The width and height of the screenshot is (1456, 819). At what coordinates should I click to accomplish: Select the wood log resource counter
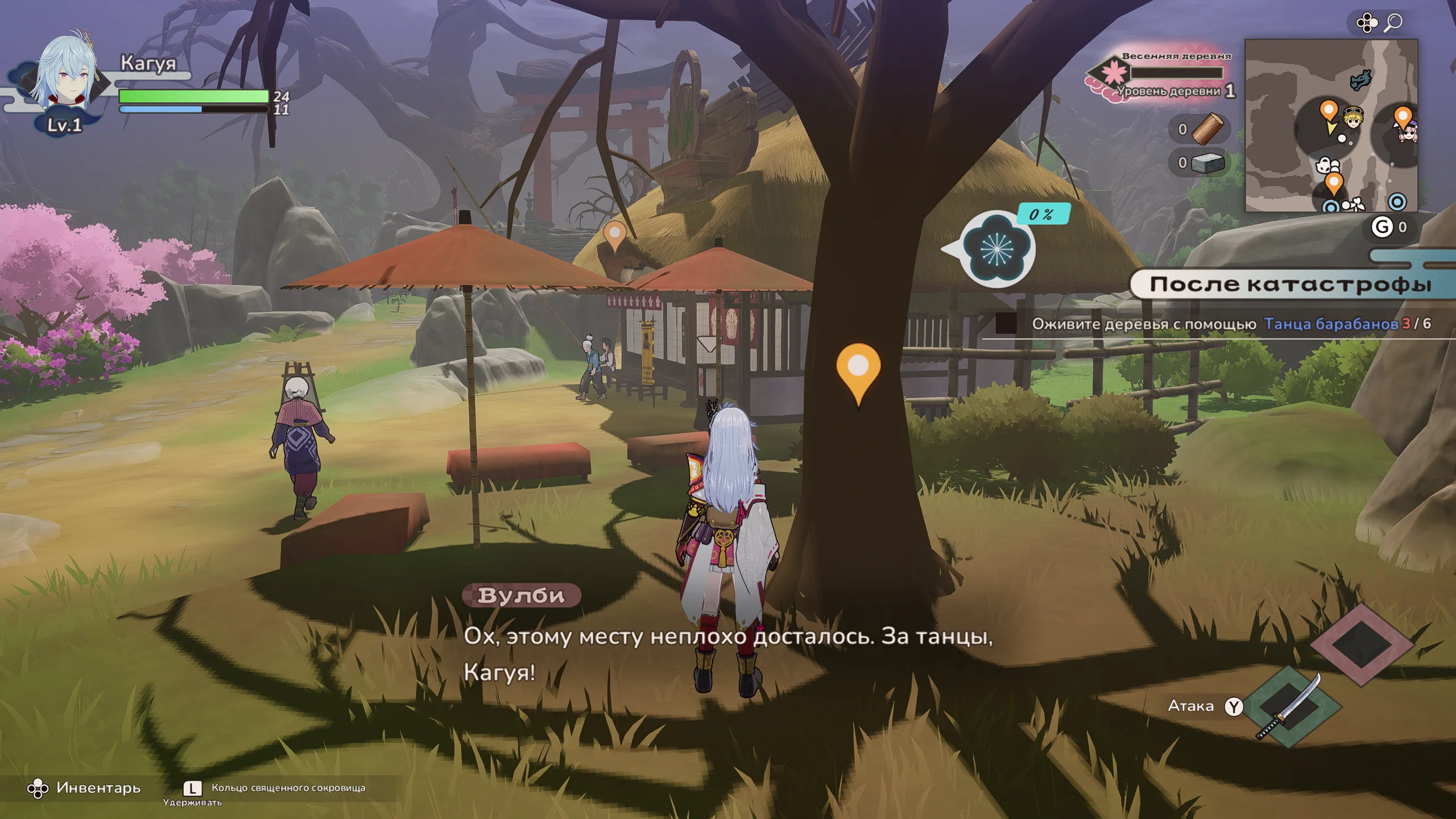coord(1201,130)
